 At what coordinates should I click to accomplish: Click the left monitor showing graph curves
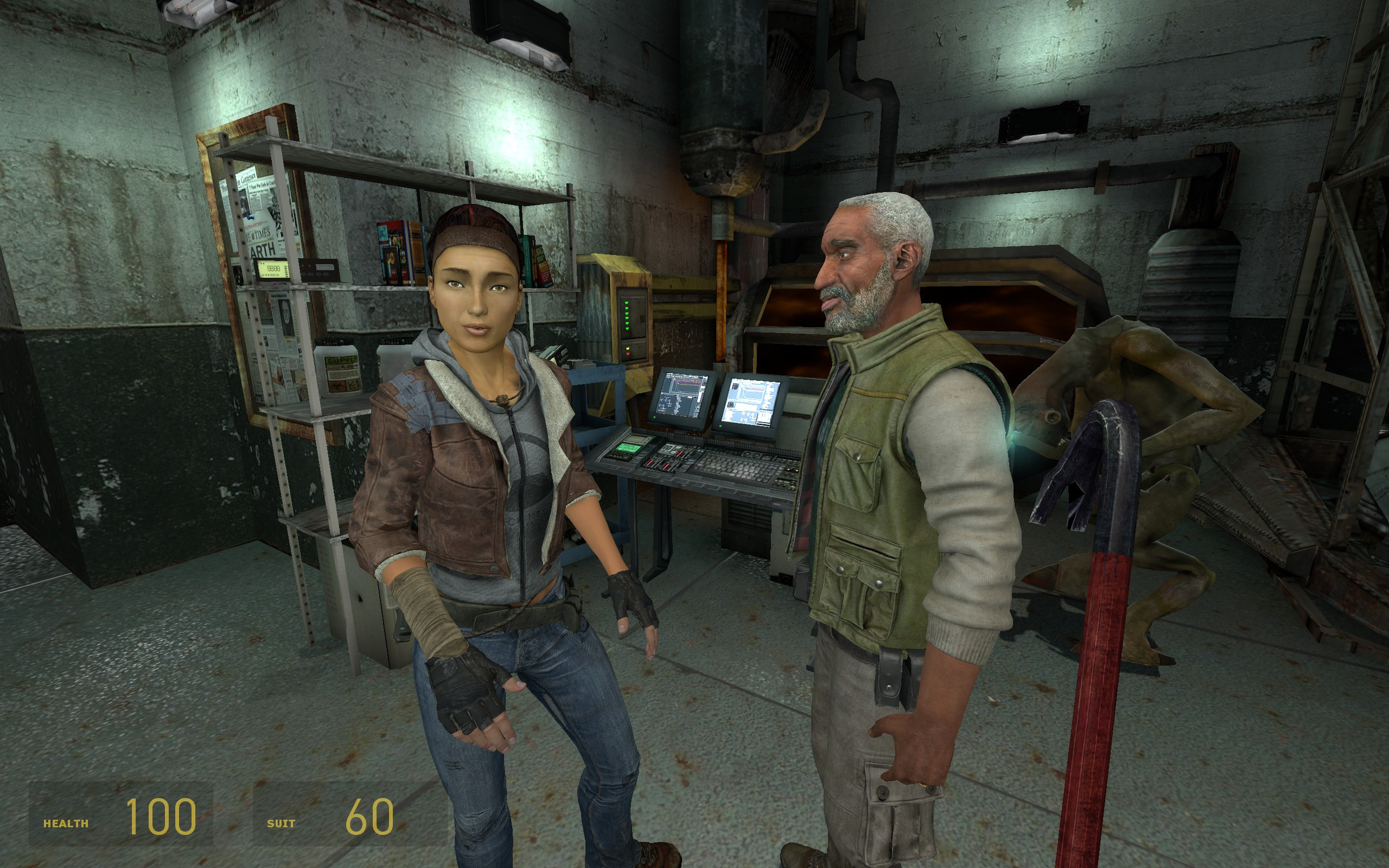pyautogui.click(x=684, y=394)
